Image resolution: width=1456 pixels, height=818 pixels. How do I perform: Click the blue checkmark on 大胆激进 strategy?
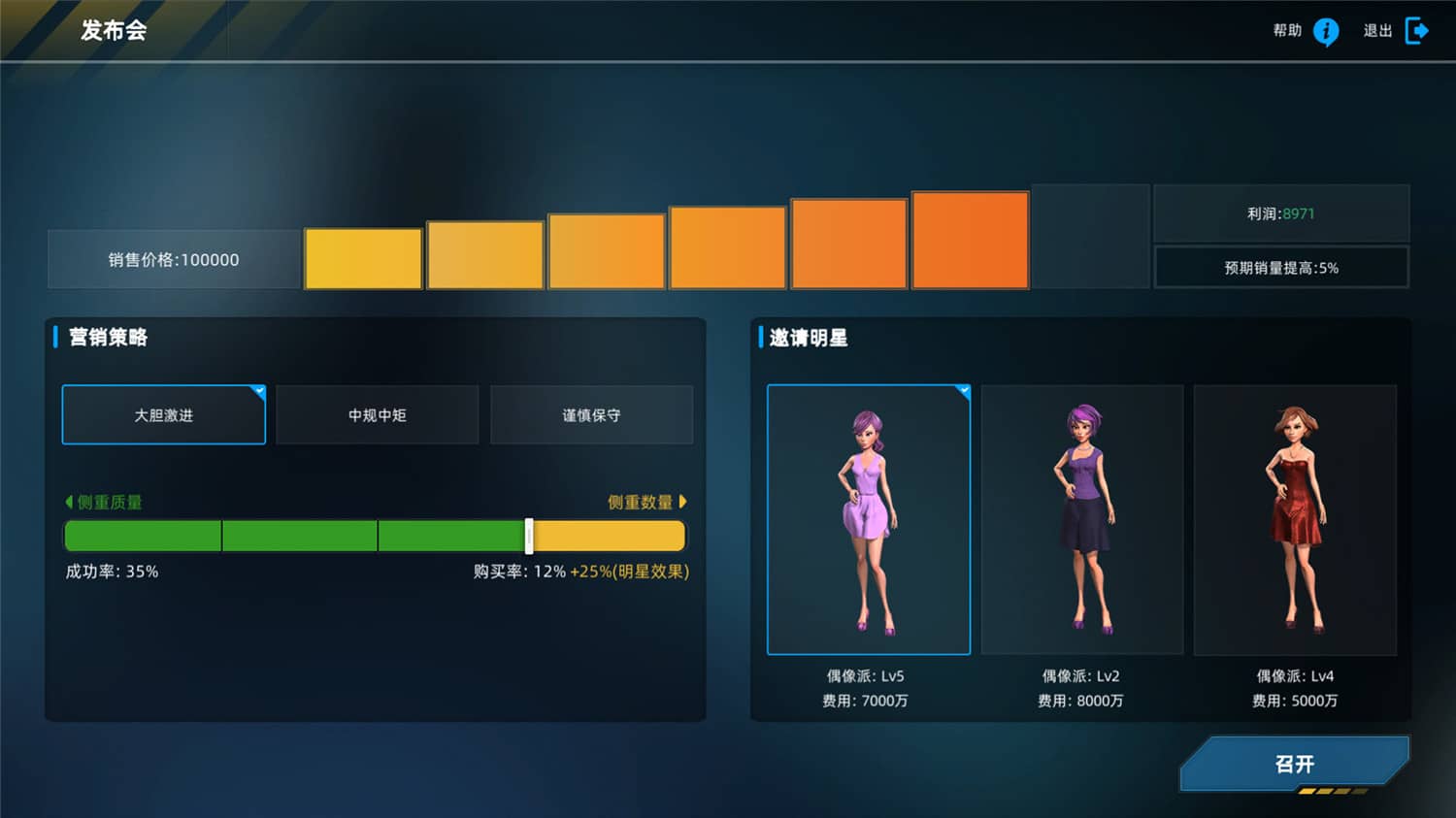pos(259,388)
